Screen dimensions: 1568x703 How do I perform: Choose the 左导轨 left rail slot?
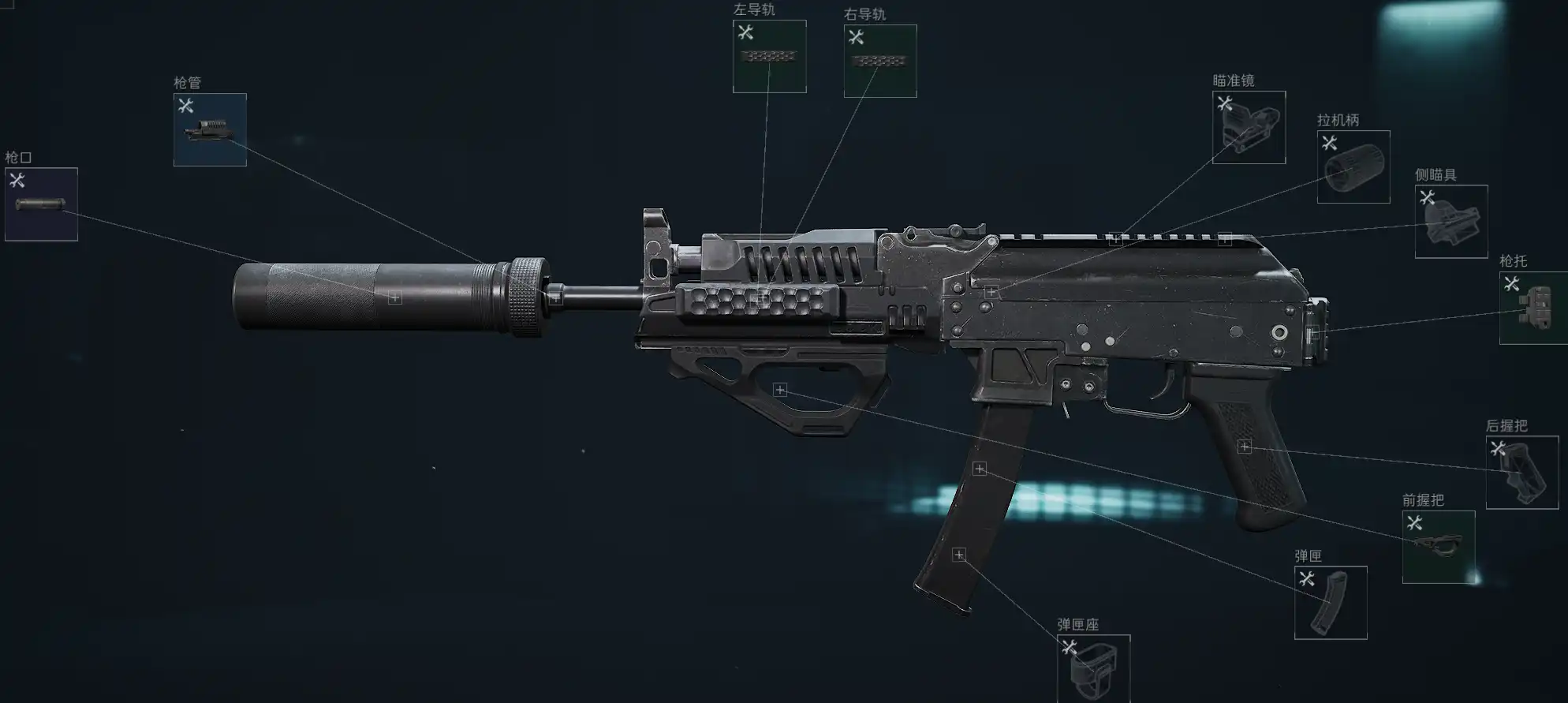coord(769,56)
